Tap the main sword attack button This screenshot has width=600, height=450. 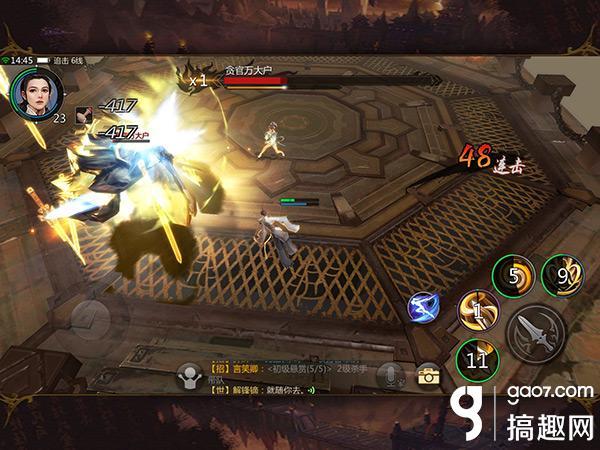pyautogui.click(x=535, y=334)
